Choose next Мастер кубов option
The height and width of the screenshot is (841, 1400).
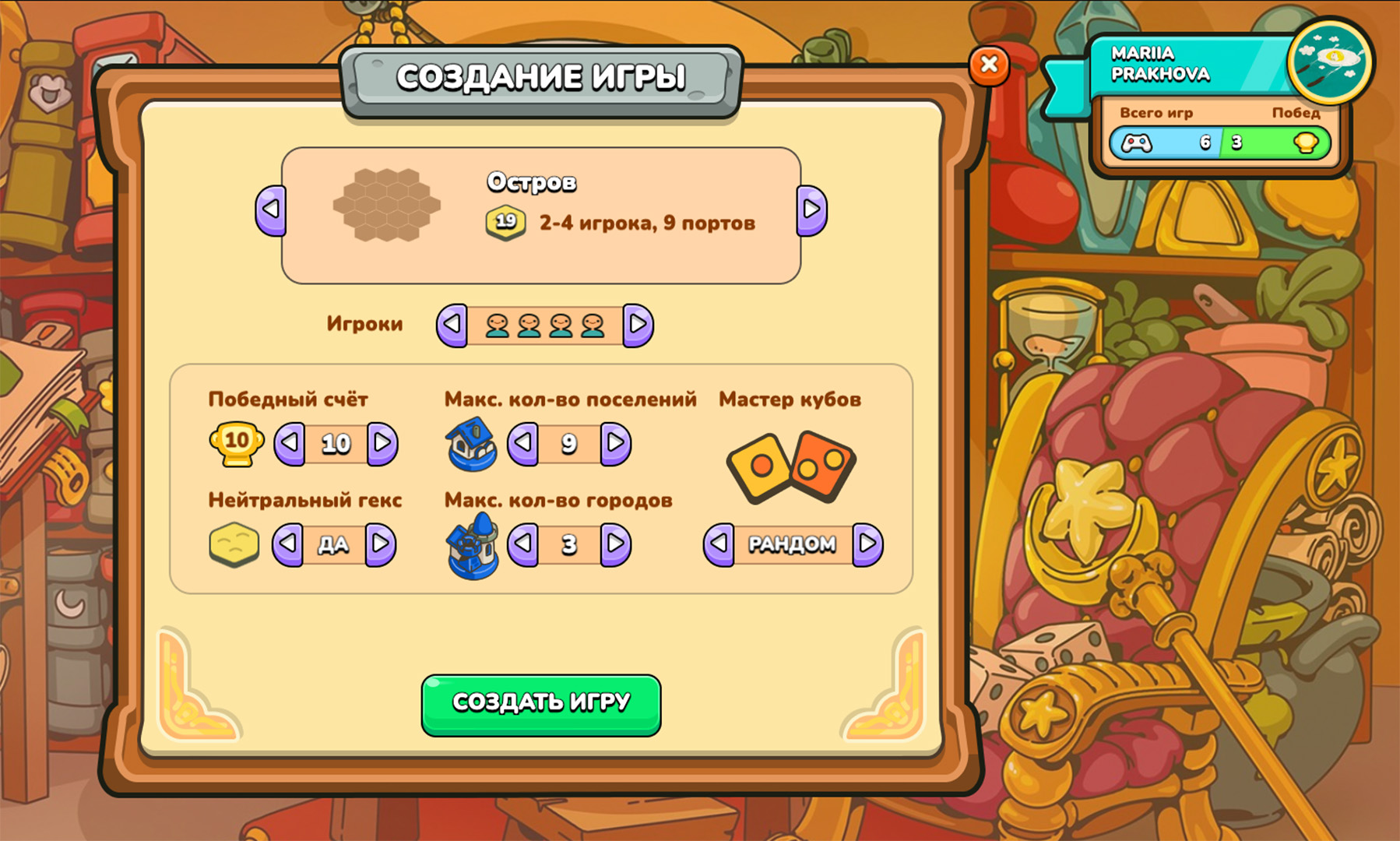pos(867,543)
